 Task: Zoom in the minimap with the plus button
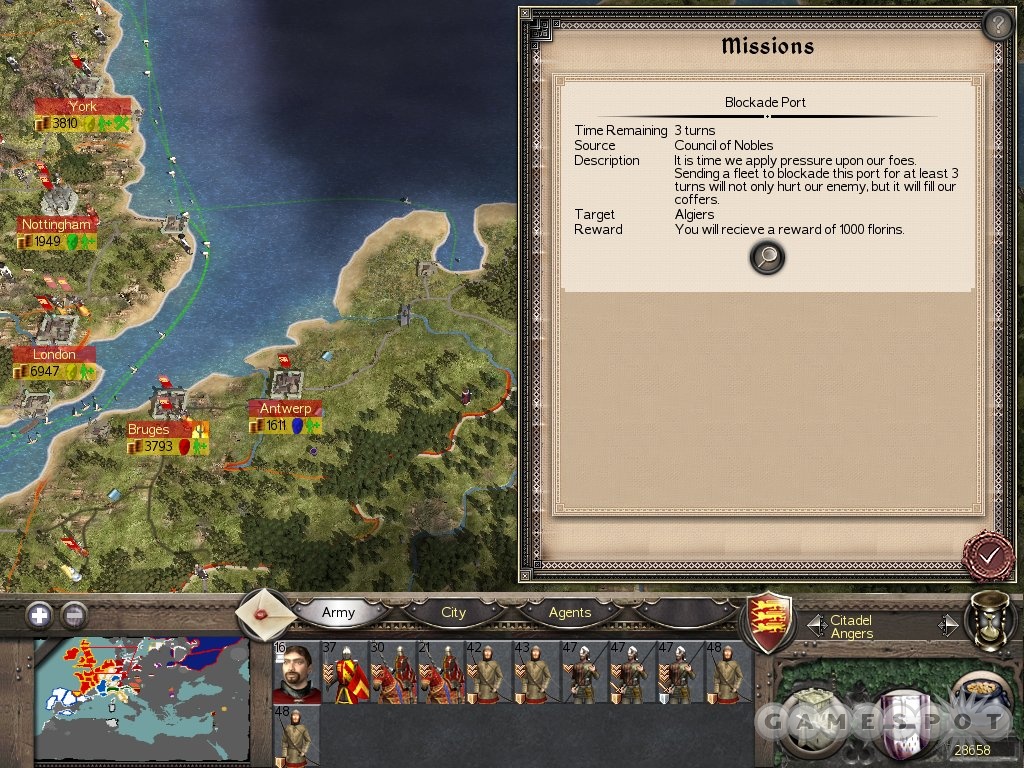pyautogui.click(x=39, y=615)
